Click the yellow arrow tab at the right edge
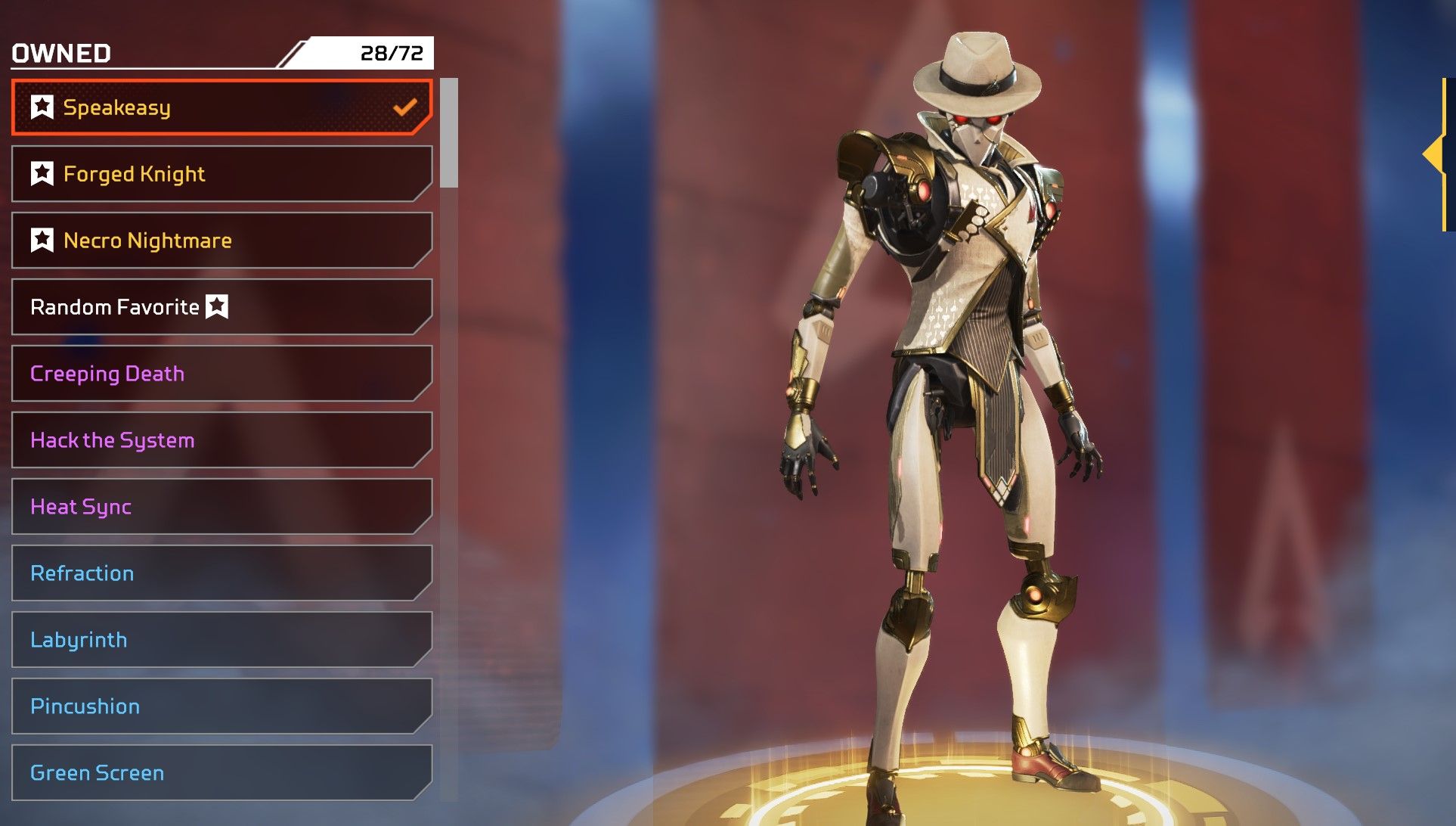 click(1436, 155)
